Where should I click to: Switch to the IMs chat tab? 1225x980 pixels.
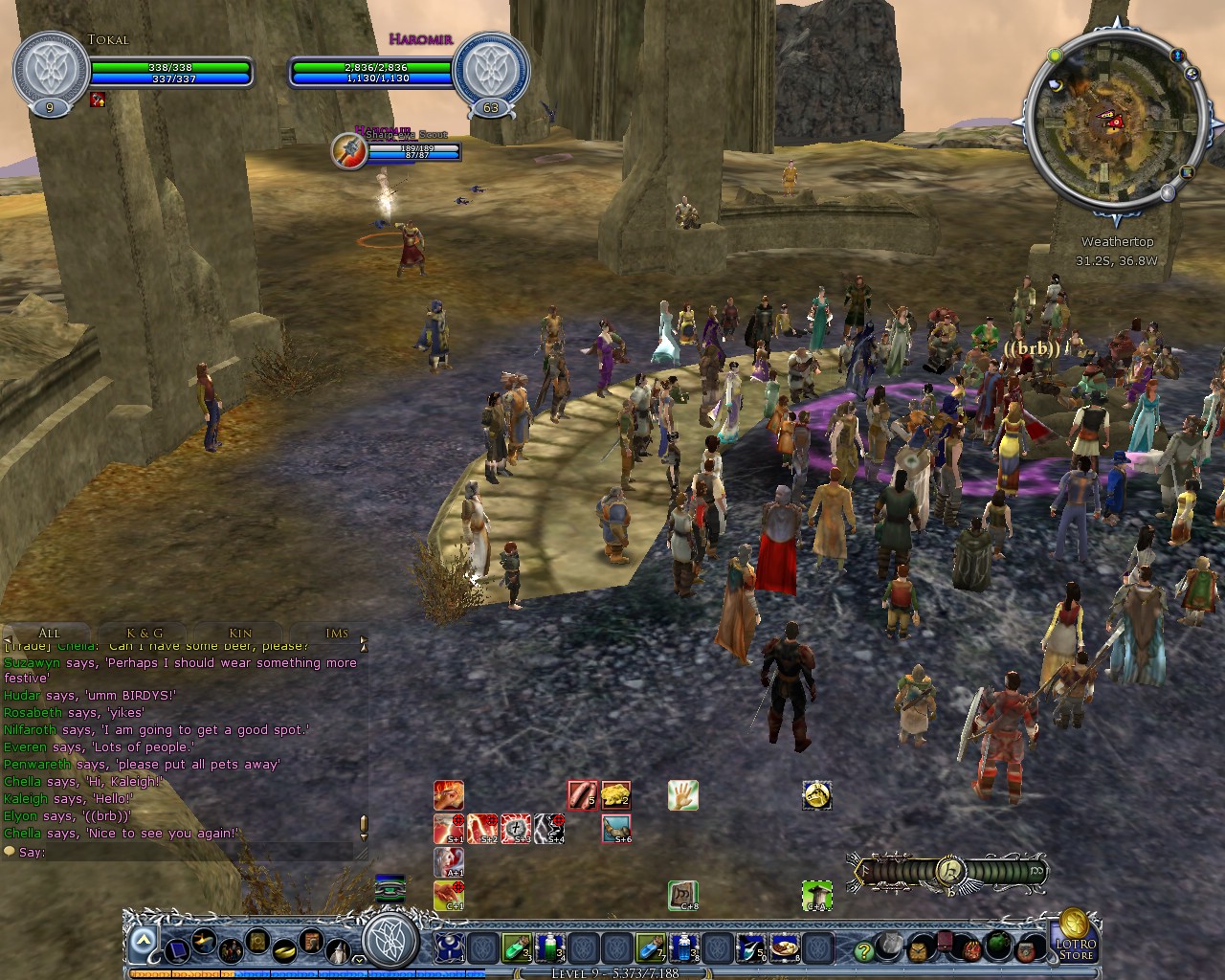337,634
